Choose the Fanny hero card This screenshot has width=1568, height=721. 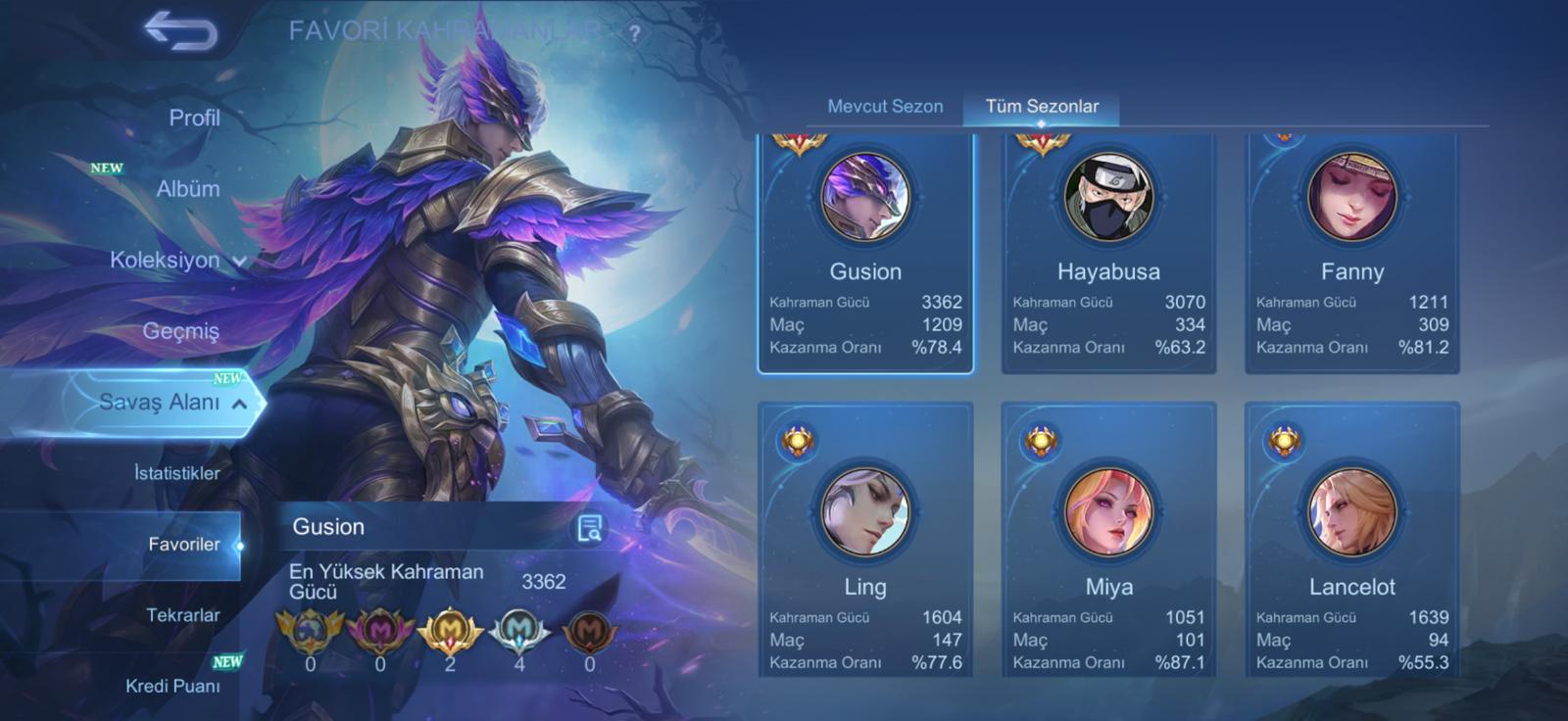[x=1351, y=253]
